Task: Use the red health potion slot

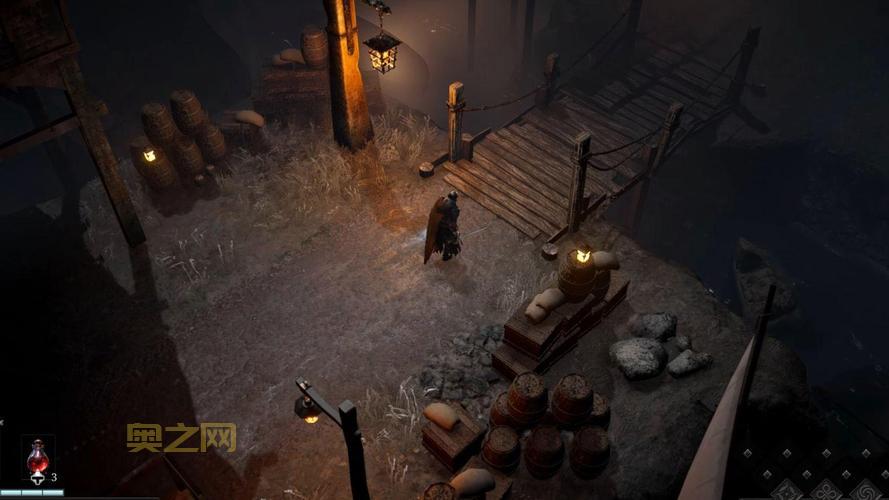Action: 38,459
